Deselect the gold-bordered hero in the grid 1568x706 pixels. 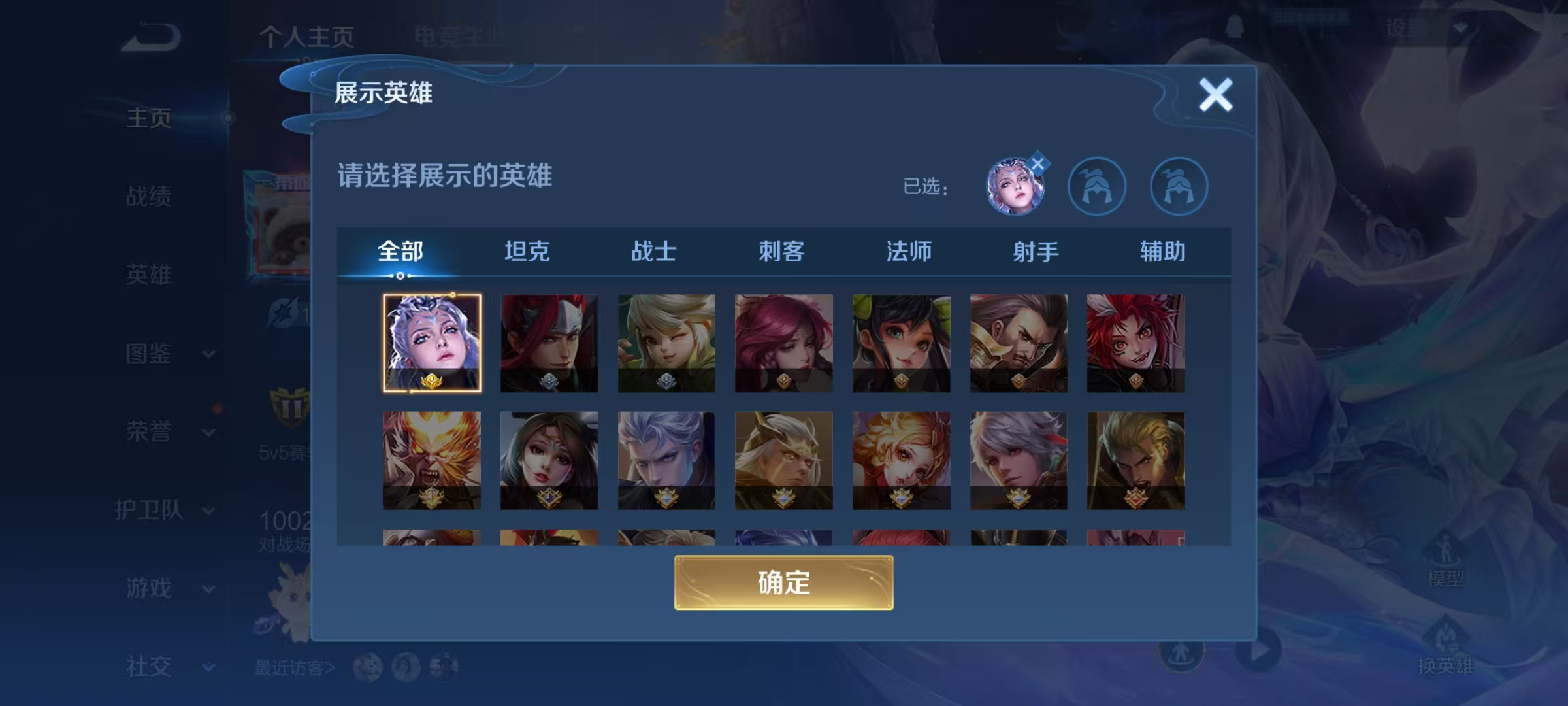point(432,343)
